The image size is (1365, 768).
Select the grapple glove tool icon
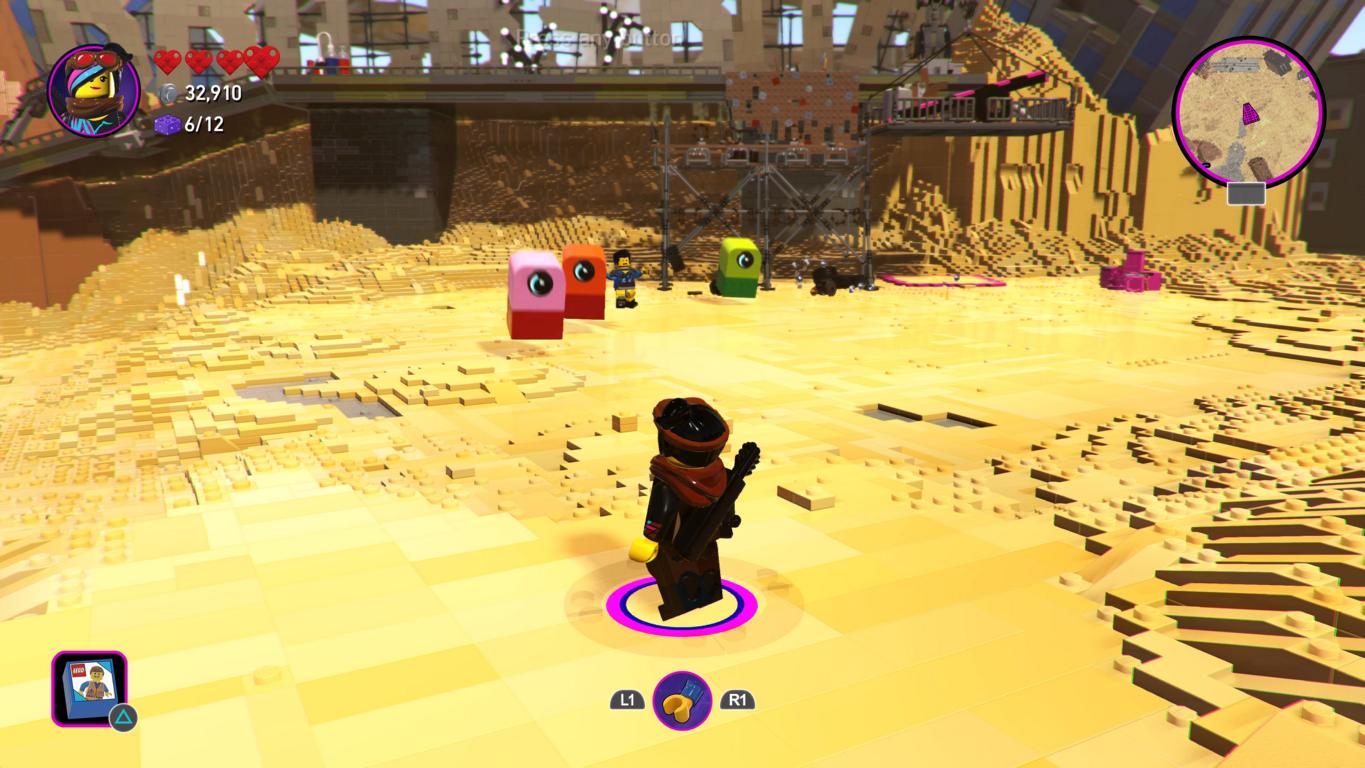tap(682, 701)
